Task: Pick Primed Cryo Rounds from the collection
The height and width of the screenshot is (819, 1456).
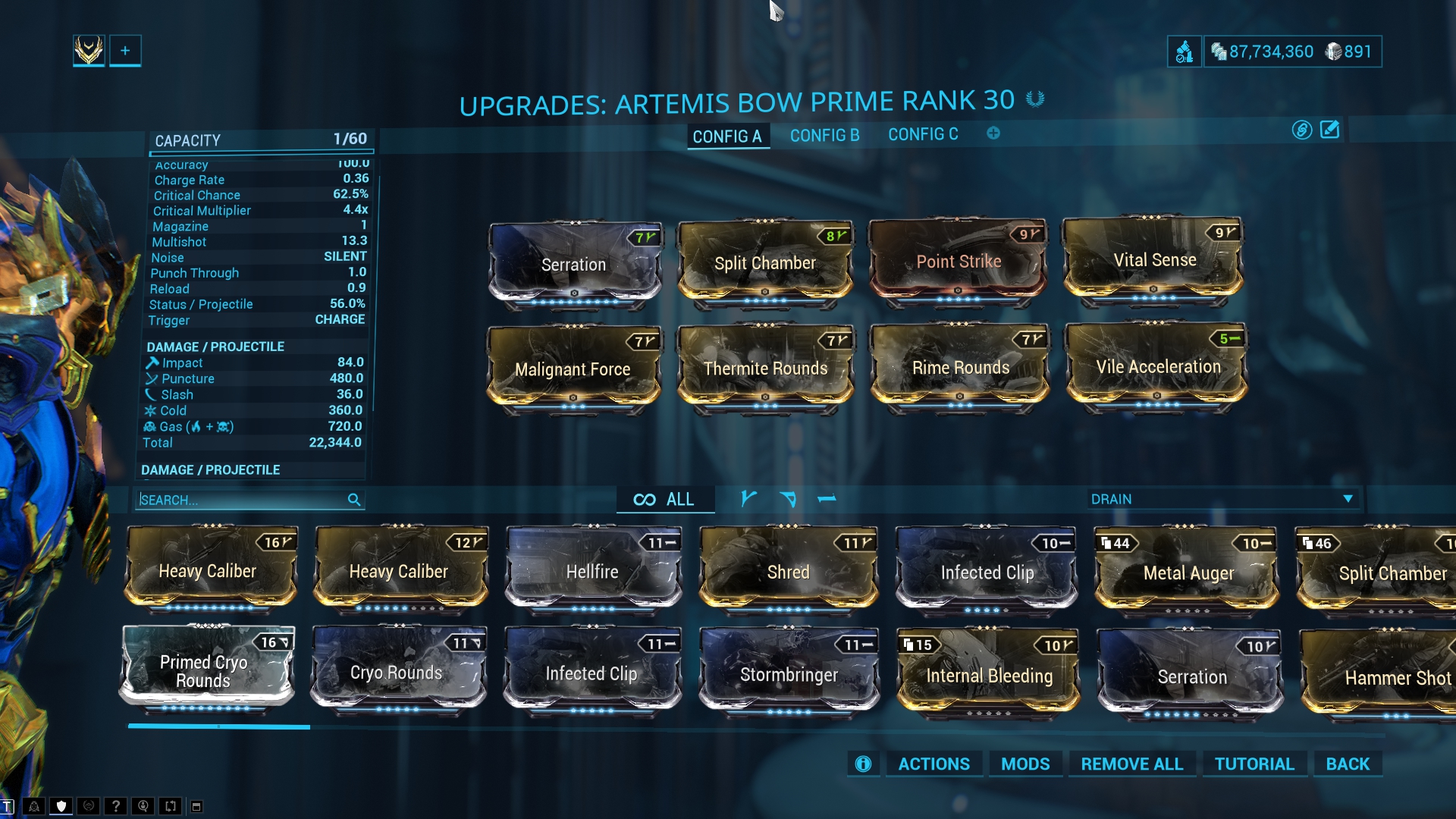Action: pyautogui.click(x=204, y=671)
